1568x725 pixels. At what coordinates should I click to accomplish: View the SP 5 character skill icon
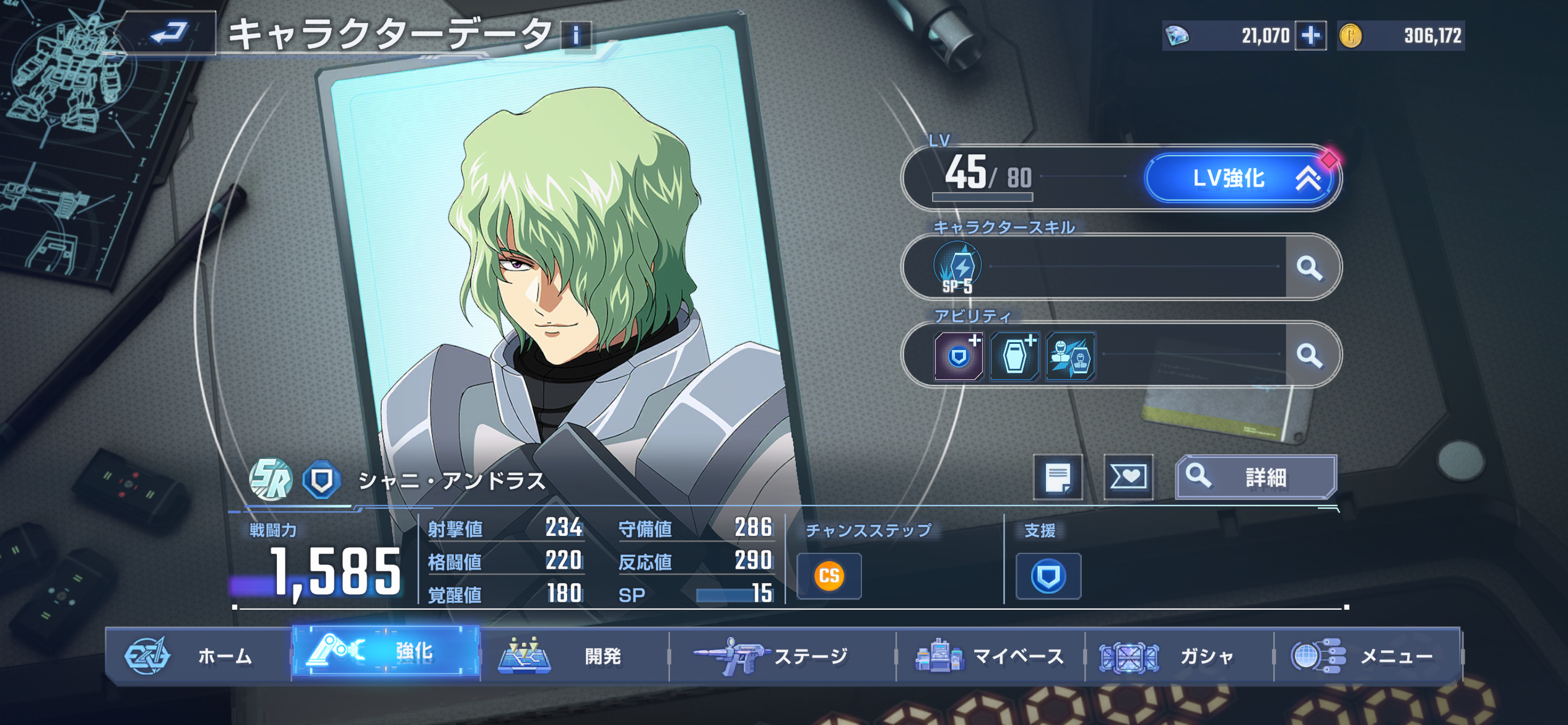[x=957, y=268]
